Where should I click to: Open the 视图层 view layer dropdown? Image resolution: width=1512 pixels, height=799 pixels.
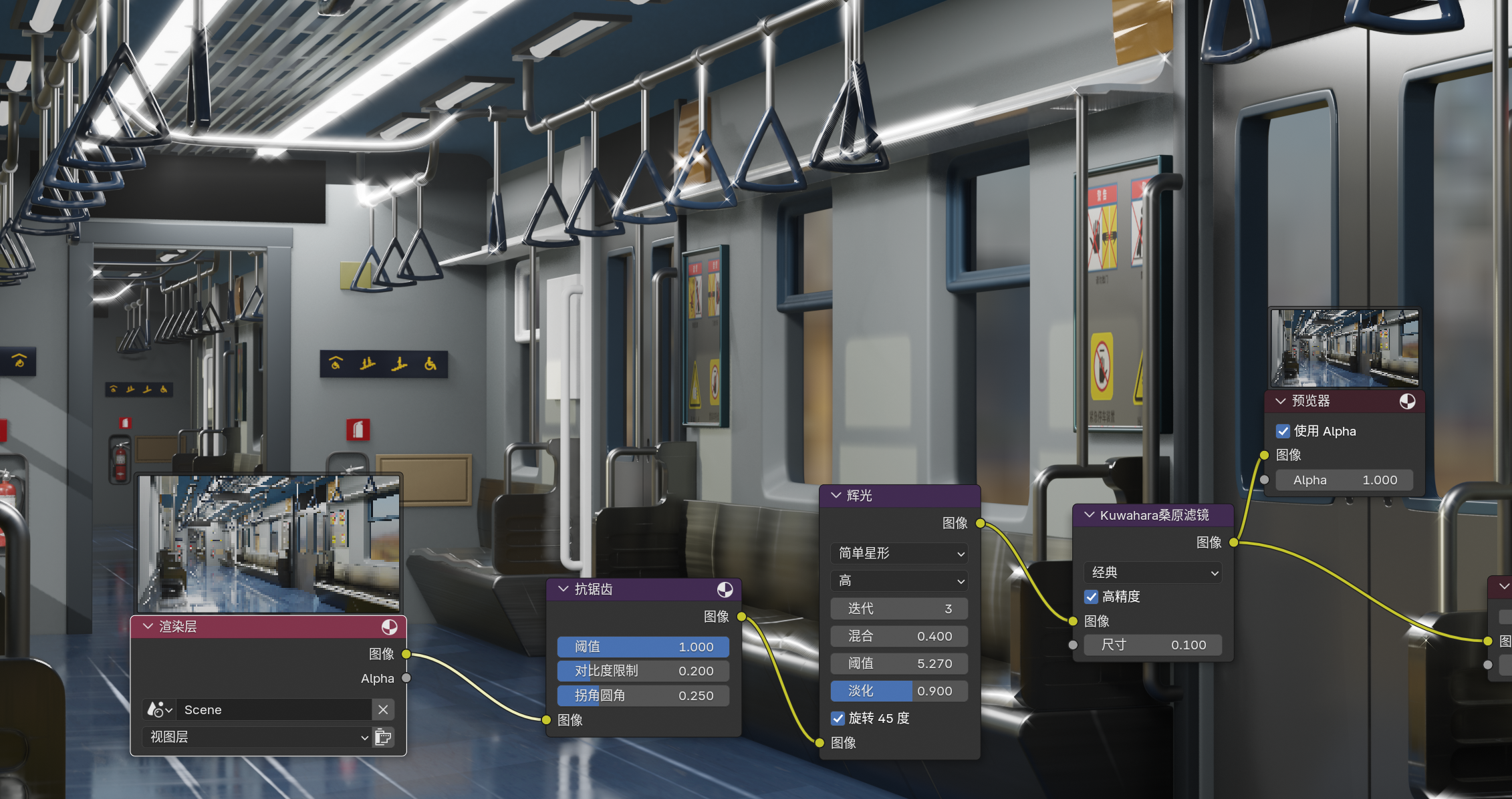point(258,737)
